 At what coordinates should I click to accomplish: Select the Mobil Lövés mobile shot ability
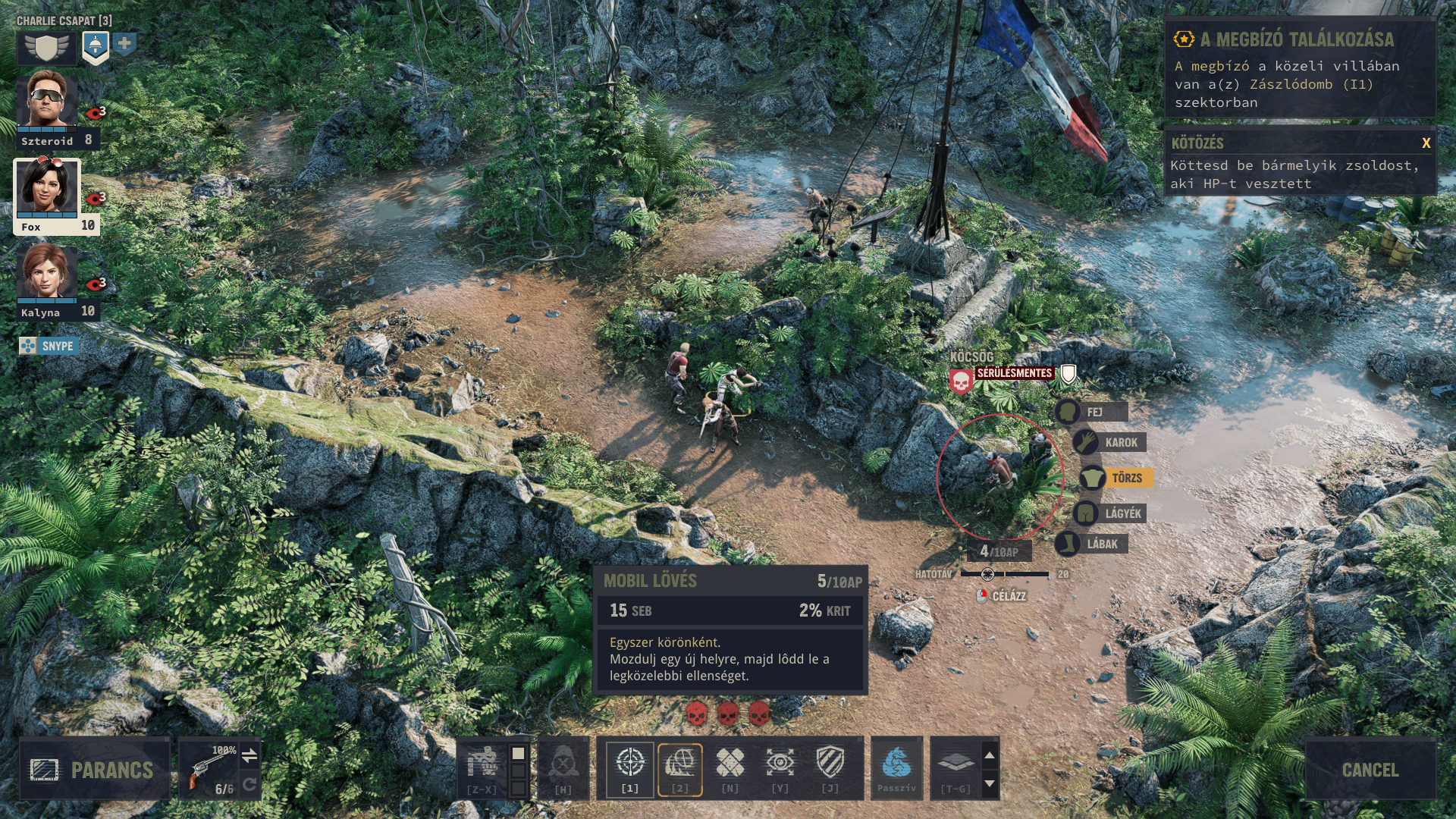(679, 764)
